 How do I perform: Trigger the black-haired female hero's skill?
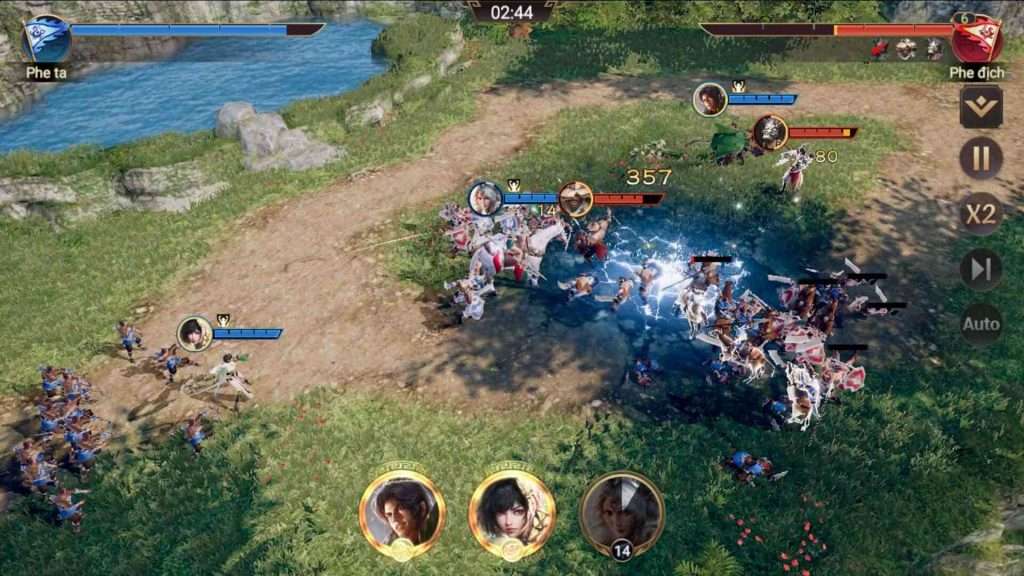pos(512,513)
